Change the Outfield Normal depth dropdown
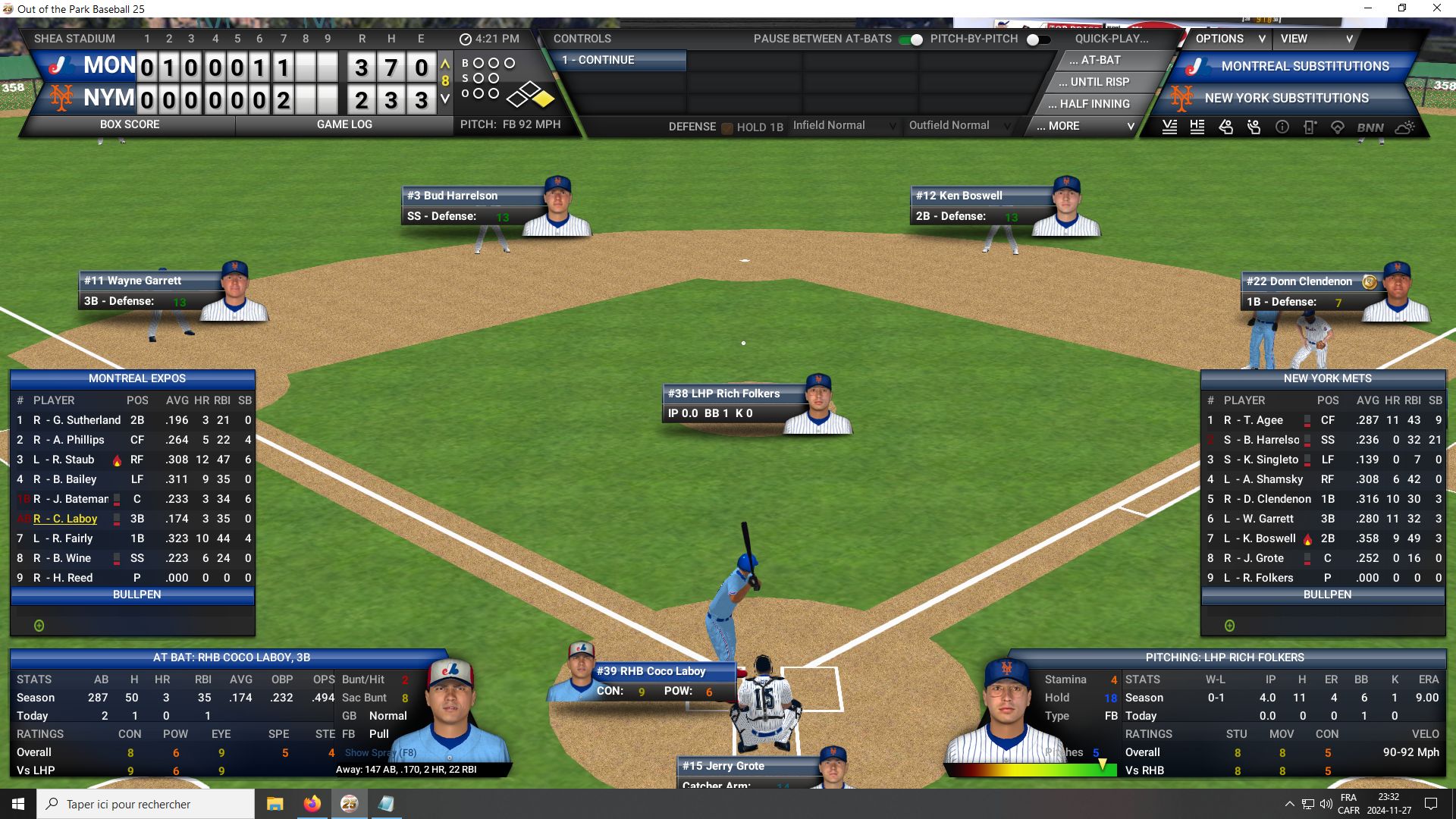Screen dimensions: 1456x819 click(959, 126)
